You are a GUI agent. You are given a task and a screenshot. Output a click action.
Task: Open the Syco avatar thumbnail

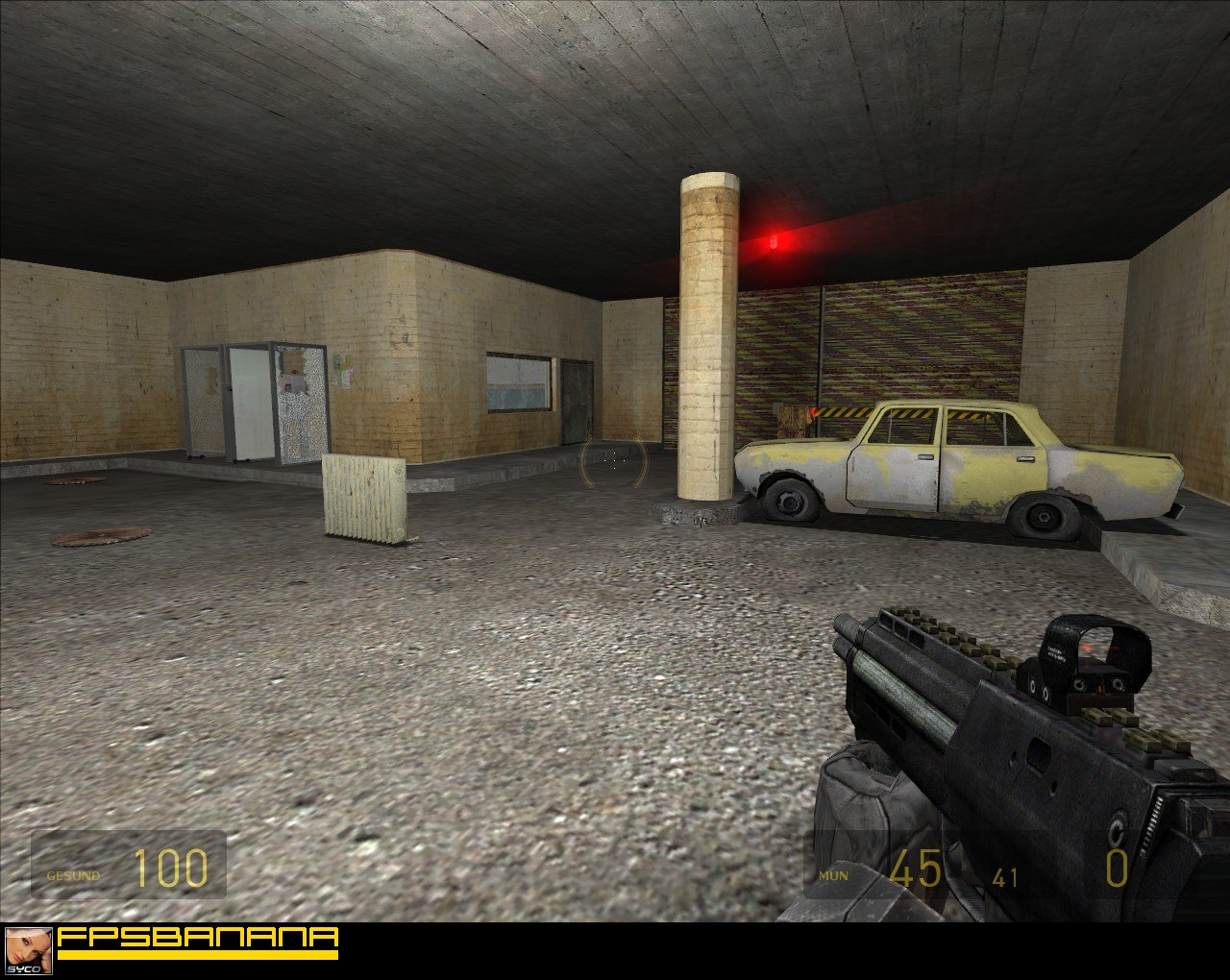click(x=28, y=950)
